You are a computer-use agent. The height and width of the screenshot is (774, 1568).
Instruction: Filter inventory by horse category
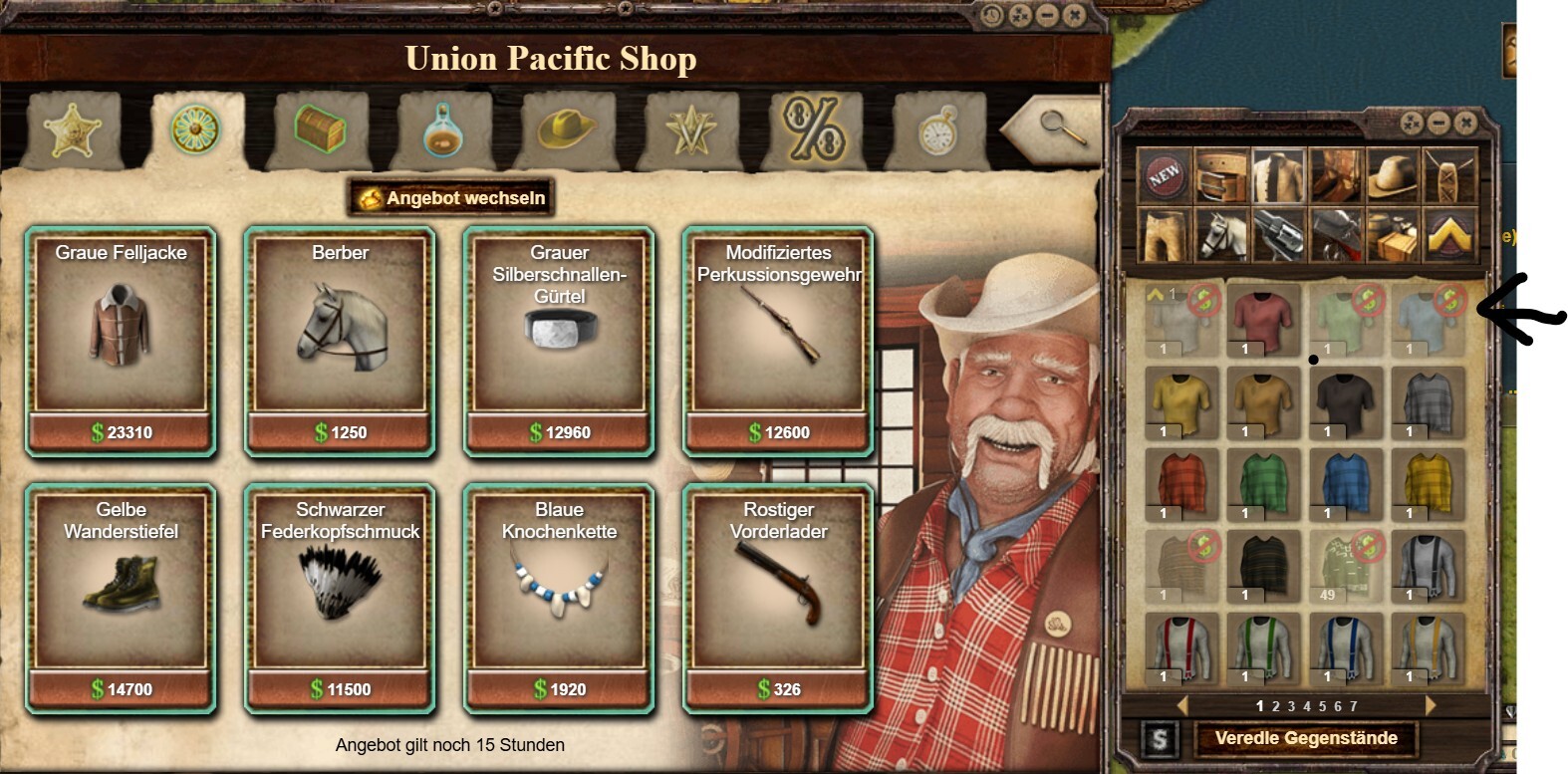pyautogui.click(x=1221, y=235)
